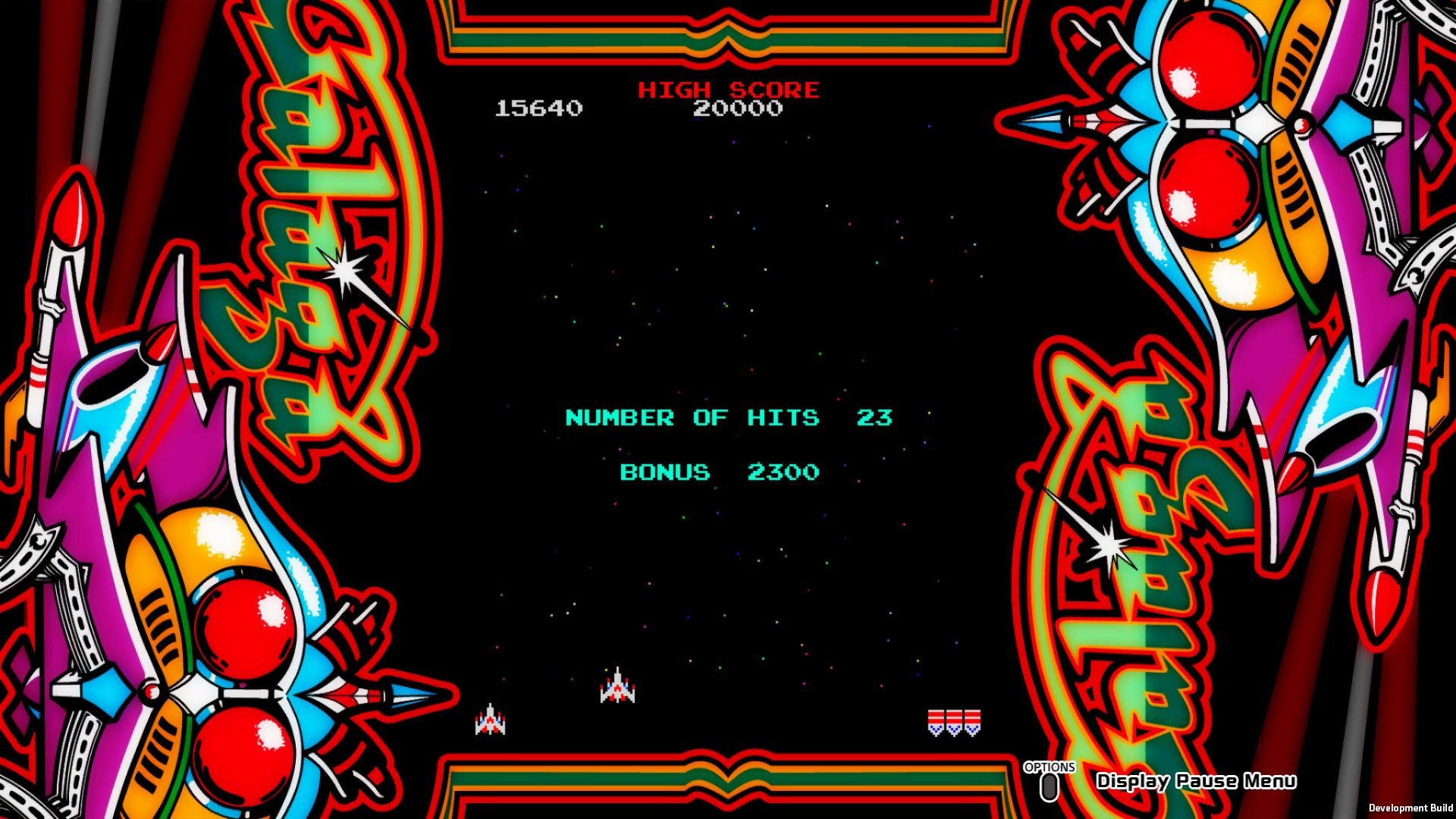This screenshot has width=1456, height=819.
Task: Click the BONUS 2300 text
Action: 719,471
